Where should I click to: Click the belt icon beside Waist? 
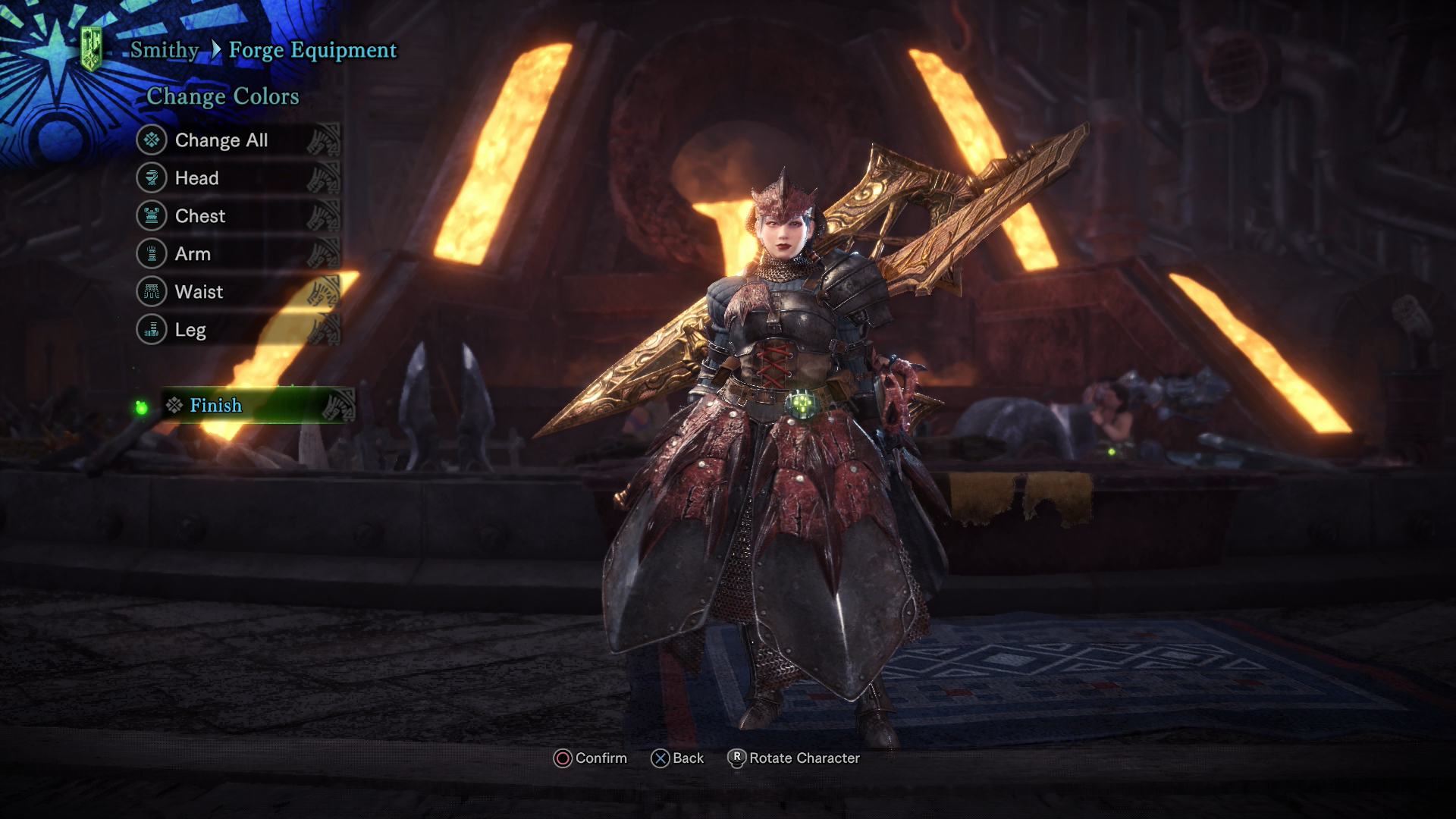[x=151, y=292]
